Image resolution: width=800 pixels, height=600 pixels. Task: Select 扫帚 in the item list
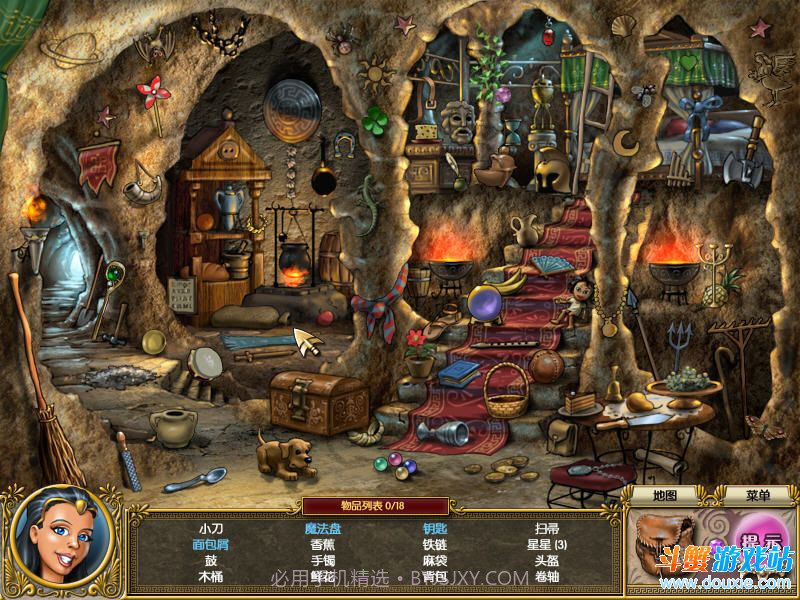(x=547, y=529)
